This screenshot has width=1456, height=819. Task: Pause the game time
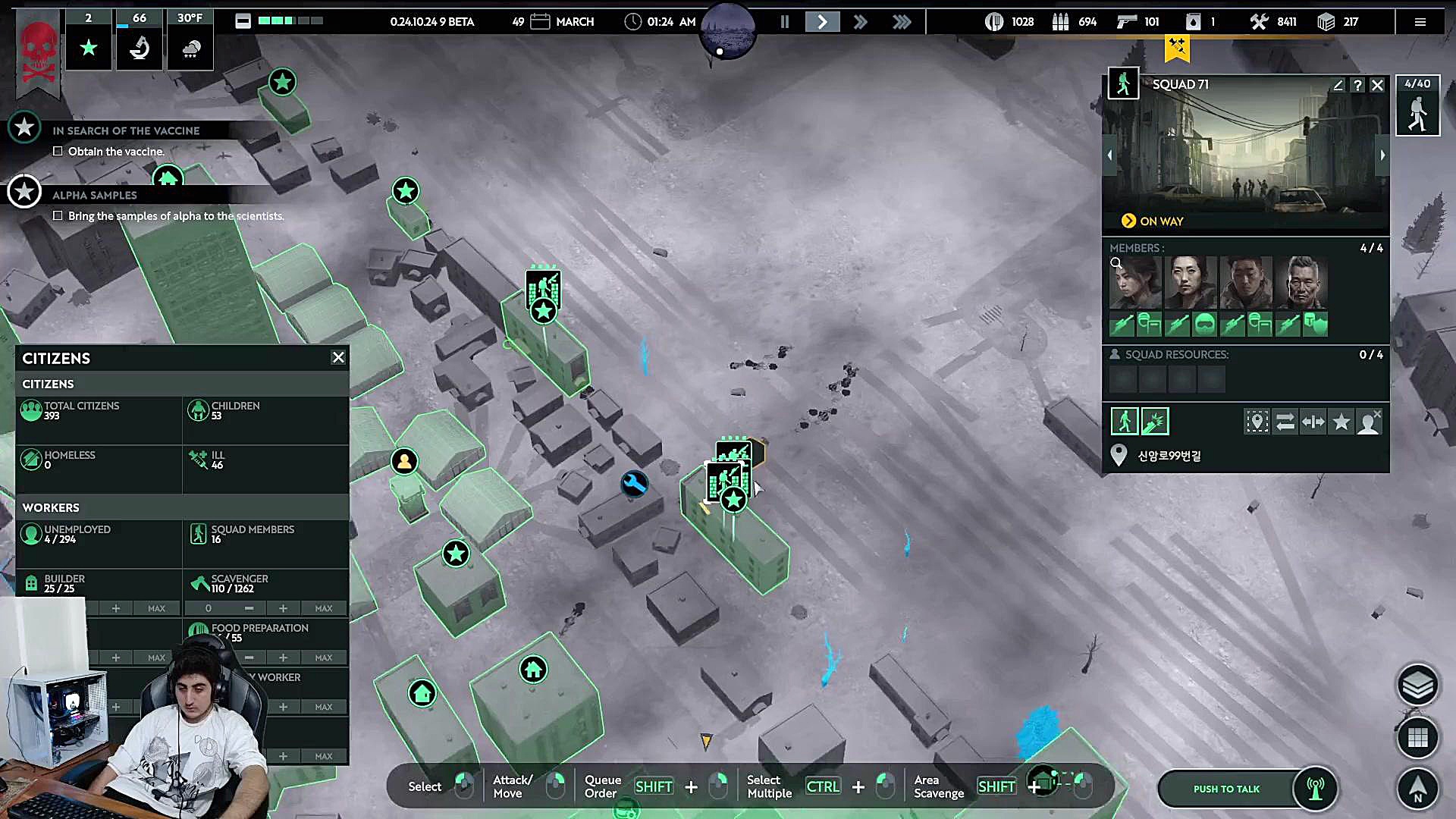[x=785, y=22]
